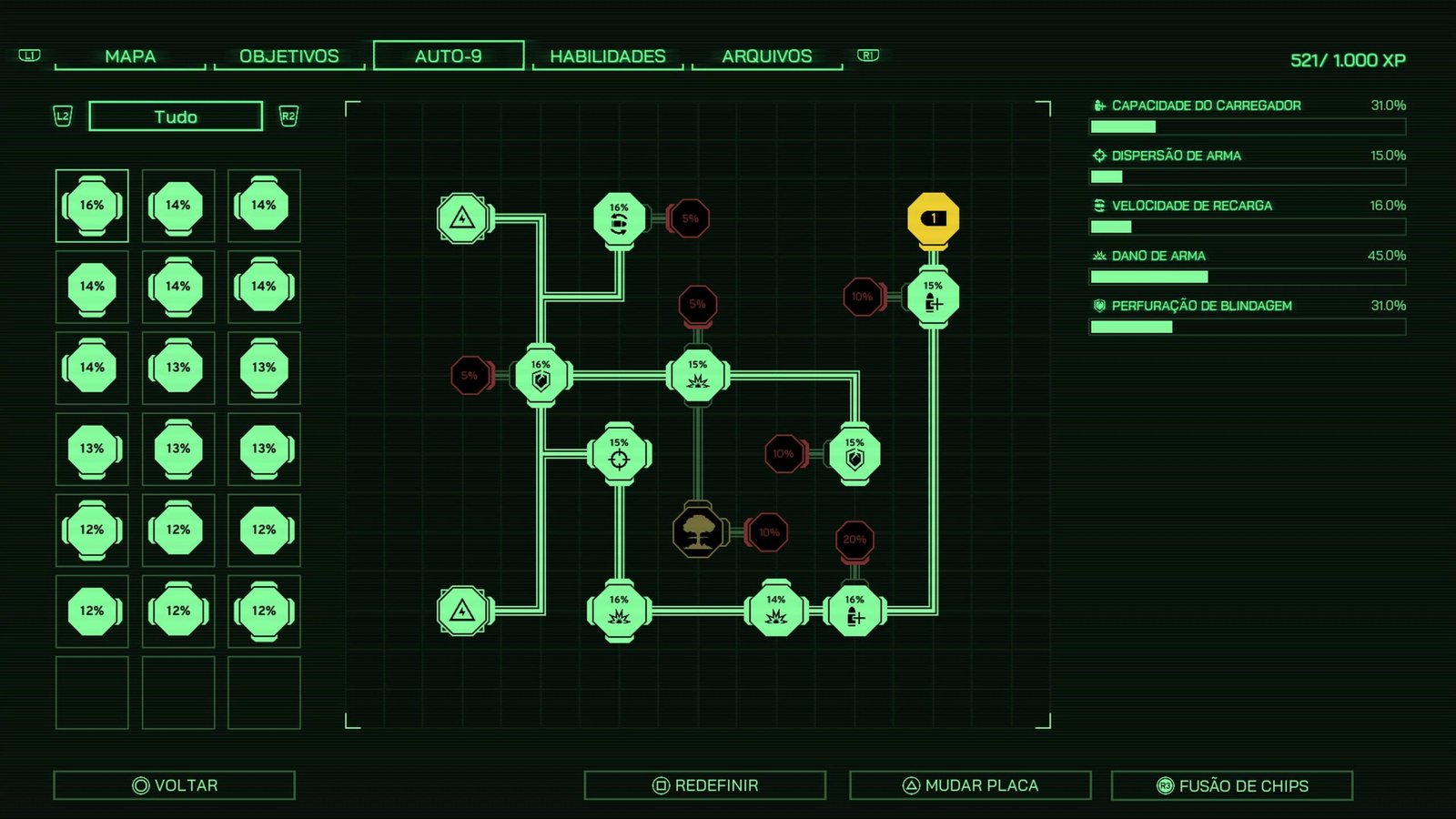Click the mushroom cloud node on the board
The height and width of the screenshot is (819, 1456).
(x=698, y=532)
